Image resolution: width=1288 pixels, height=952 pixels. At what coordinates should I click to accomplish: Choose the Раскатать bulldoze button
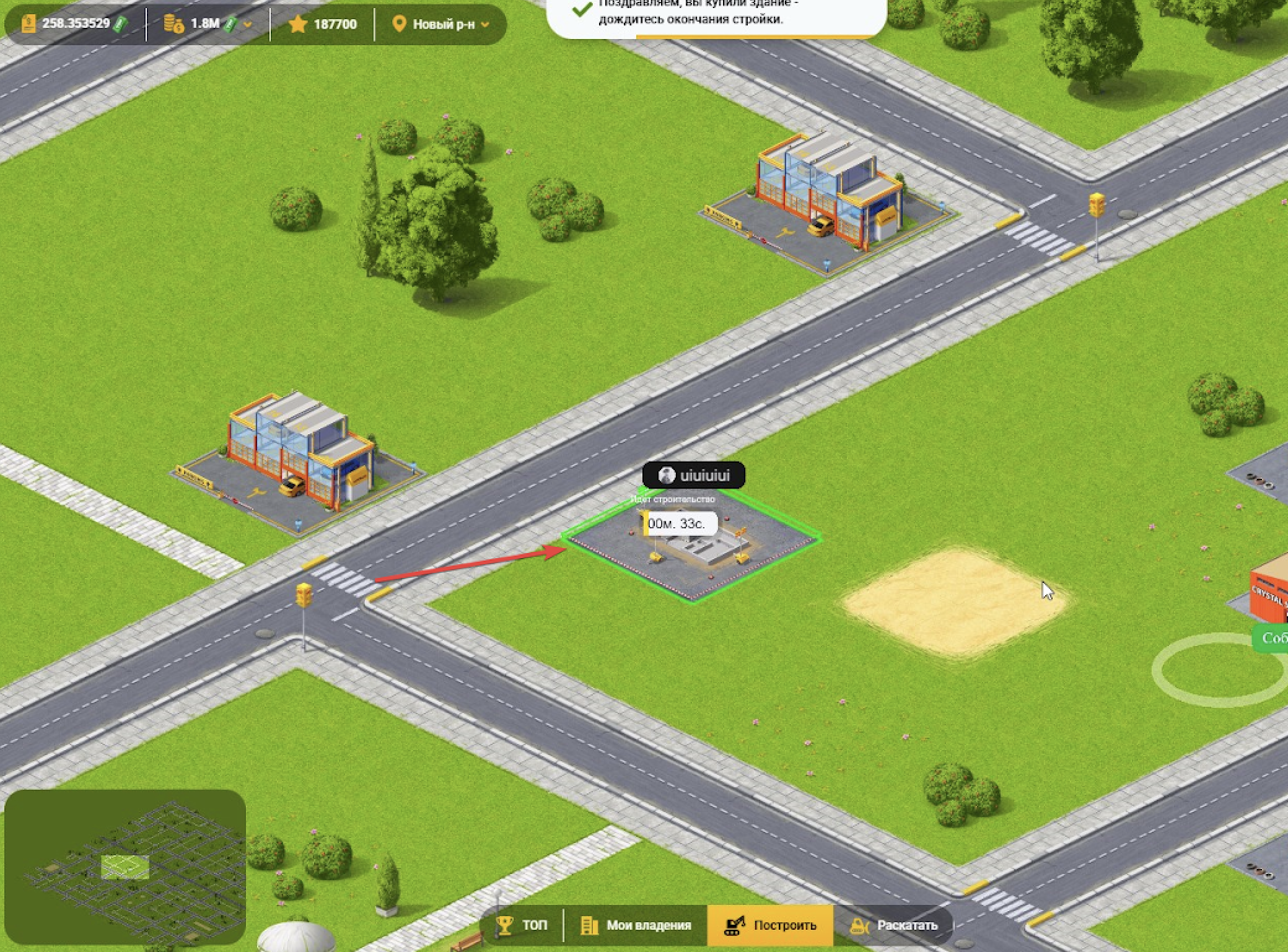(894, 925)
